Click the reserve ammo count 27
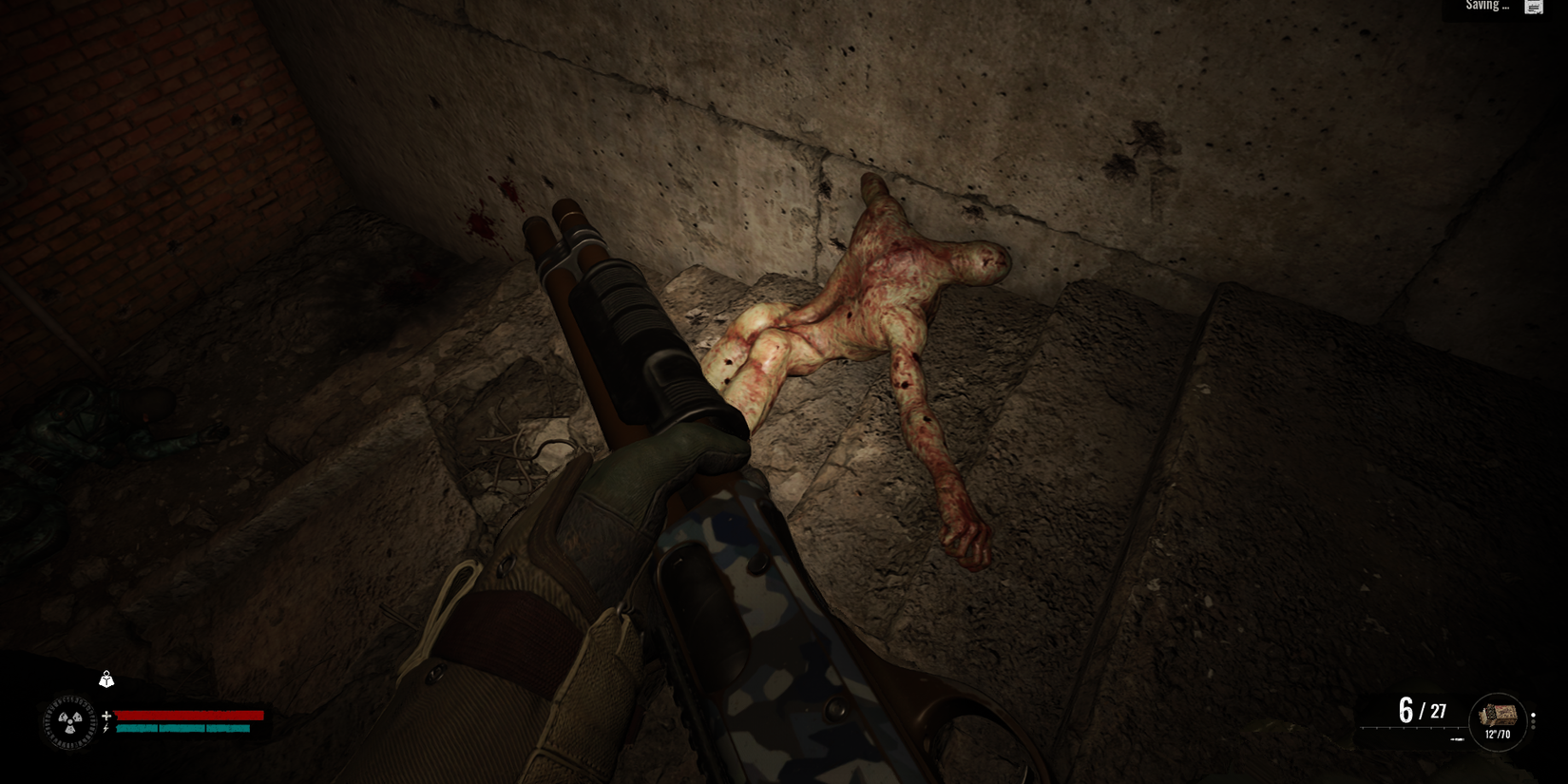 1439,711
